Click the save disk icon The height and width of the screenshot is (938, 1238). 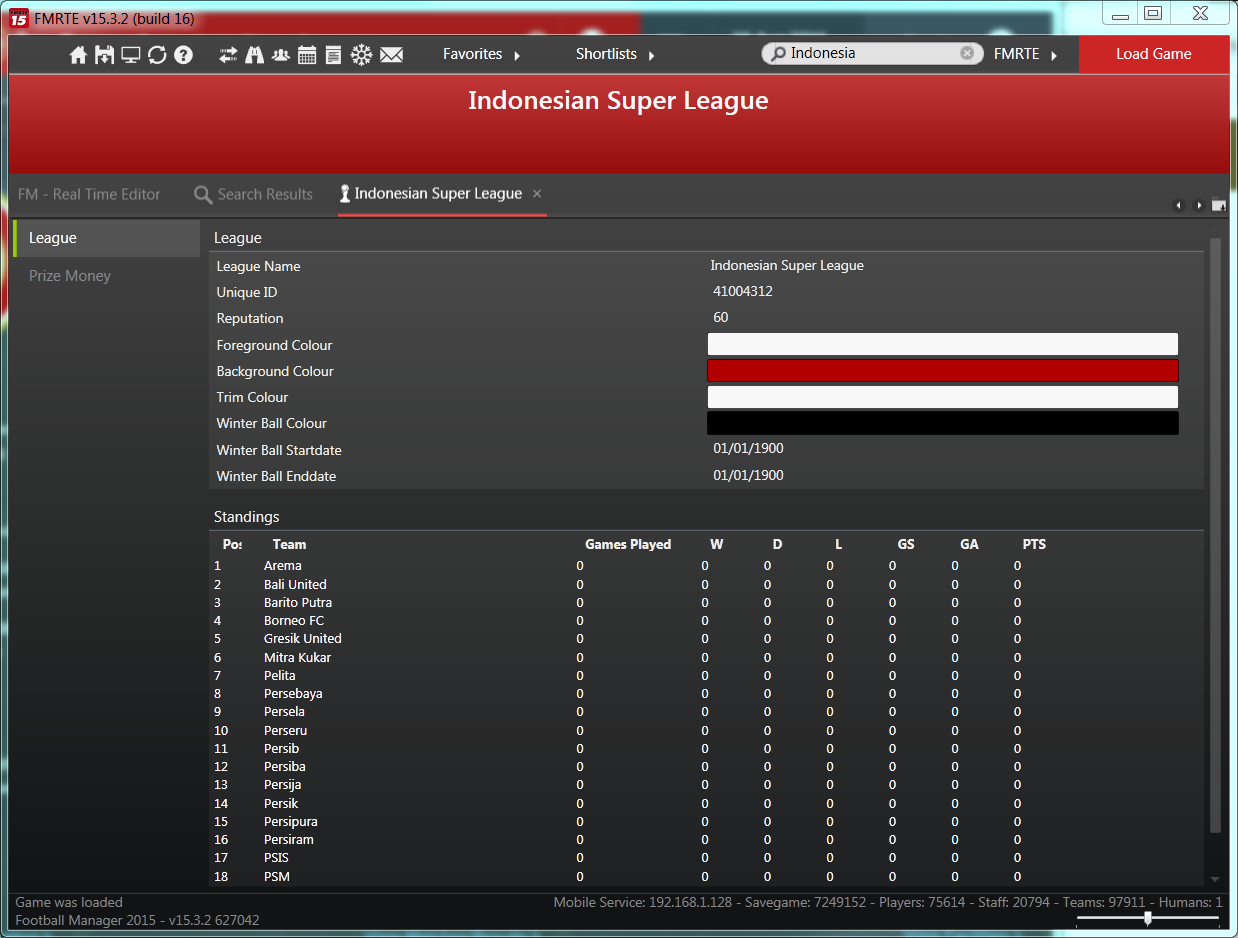[104, 55]
